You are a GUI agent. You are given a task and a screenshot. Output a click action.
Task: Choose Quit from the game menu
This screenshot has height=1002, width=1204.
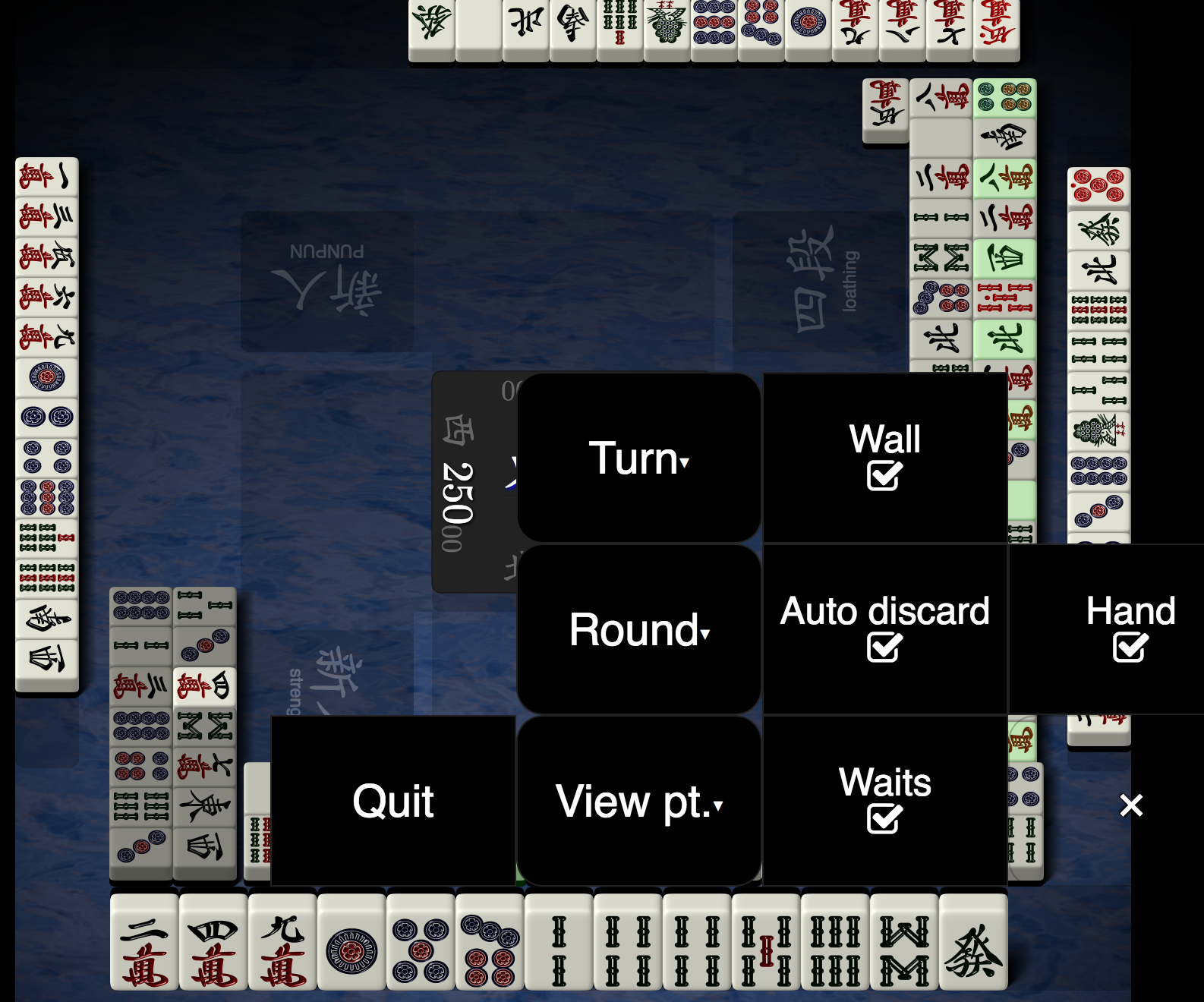click(x=393, y=799)
